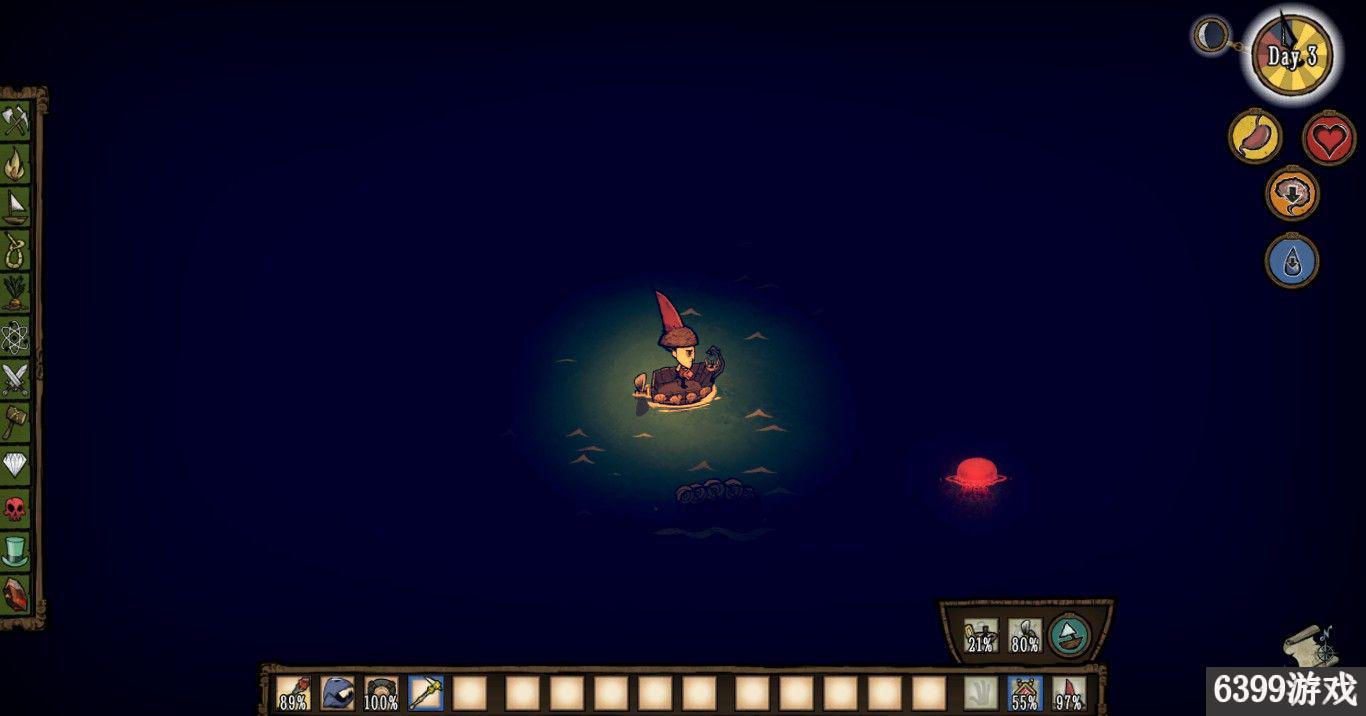Viewport: 1366px width, 716px height.
Task: Select the inventory item showing 100% durability
Action: coord(381,692)
